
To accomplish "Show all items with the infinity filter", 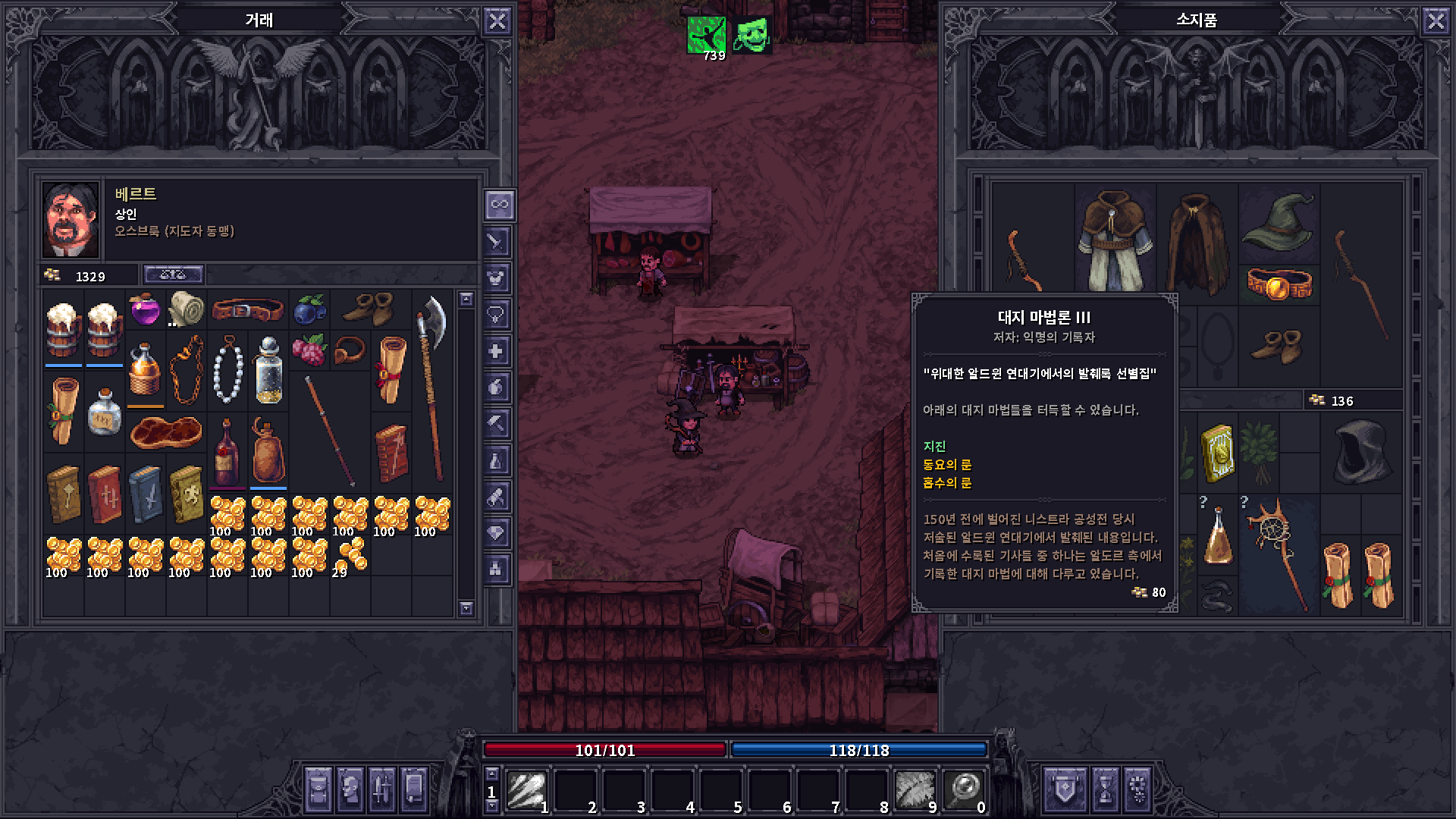I will pos(498,204).
